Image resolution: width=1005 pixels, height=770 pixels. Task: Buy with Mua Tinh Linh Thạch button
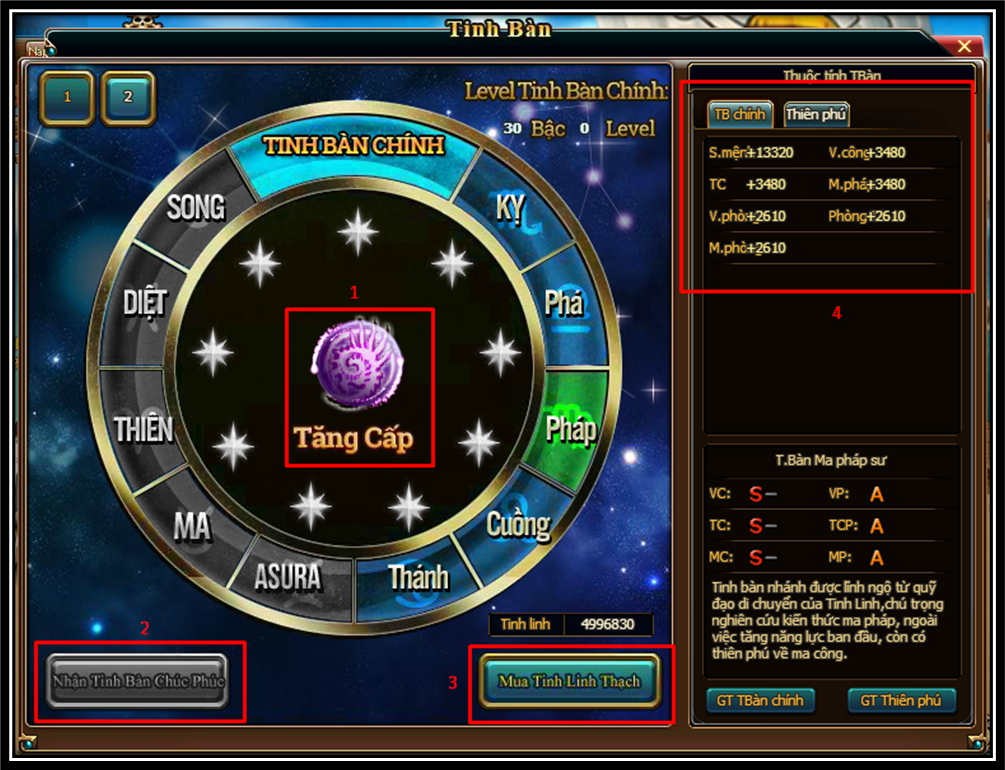tap(569, 681)
